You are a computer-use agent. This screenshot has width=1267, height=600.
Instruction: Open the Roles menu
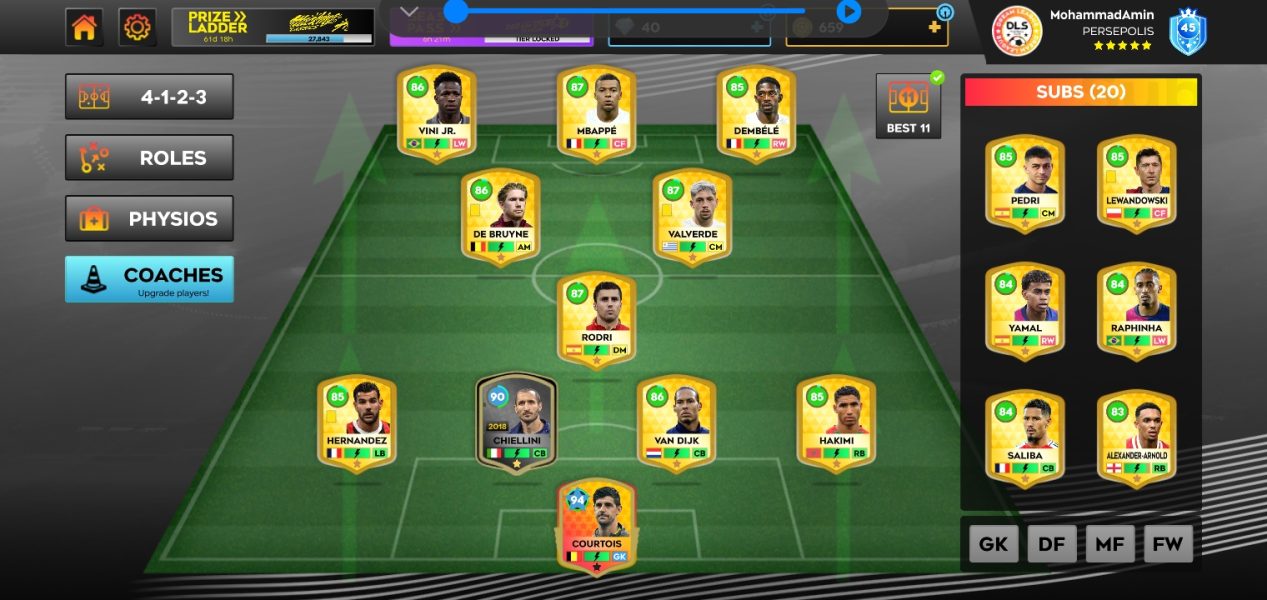[149, 158]
